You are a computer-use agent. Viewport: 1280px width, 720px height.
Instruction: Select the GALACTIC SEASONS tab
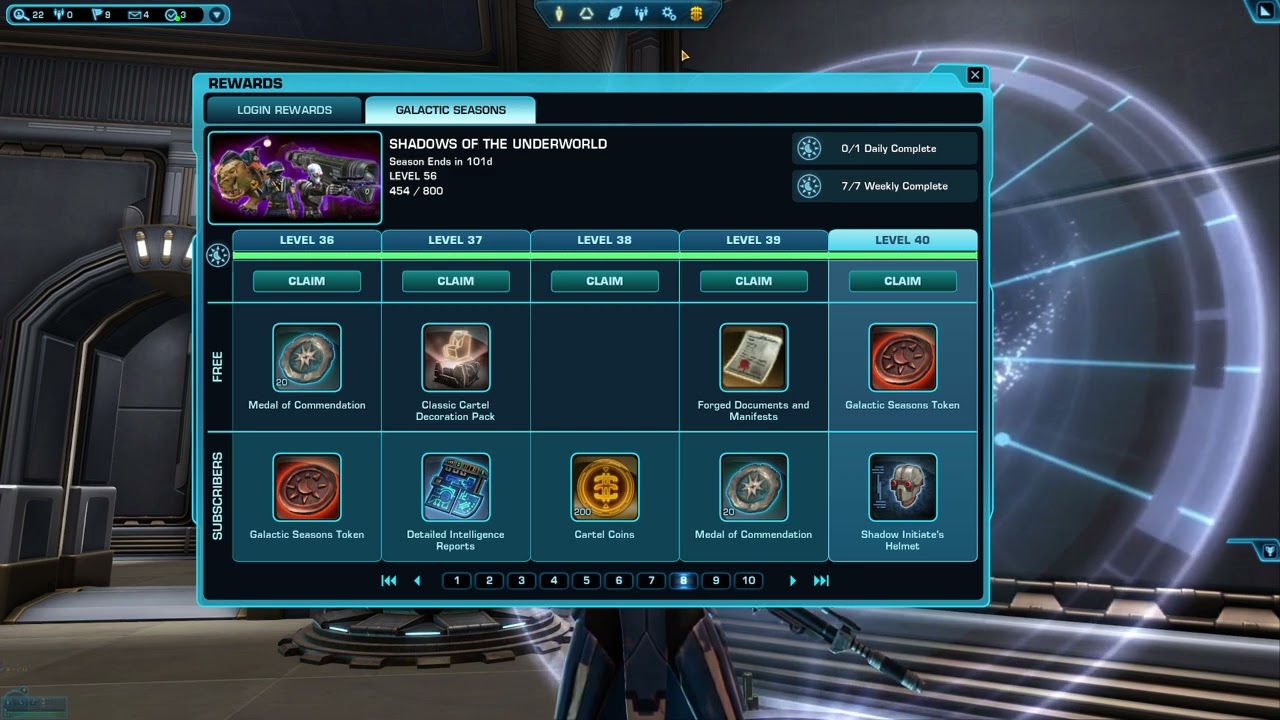(x=450, y=109)
